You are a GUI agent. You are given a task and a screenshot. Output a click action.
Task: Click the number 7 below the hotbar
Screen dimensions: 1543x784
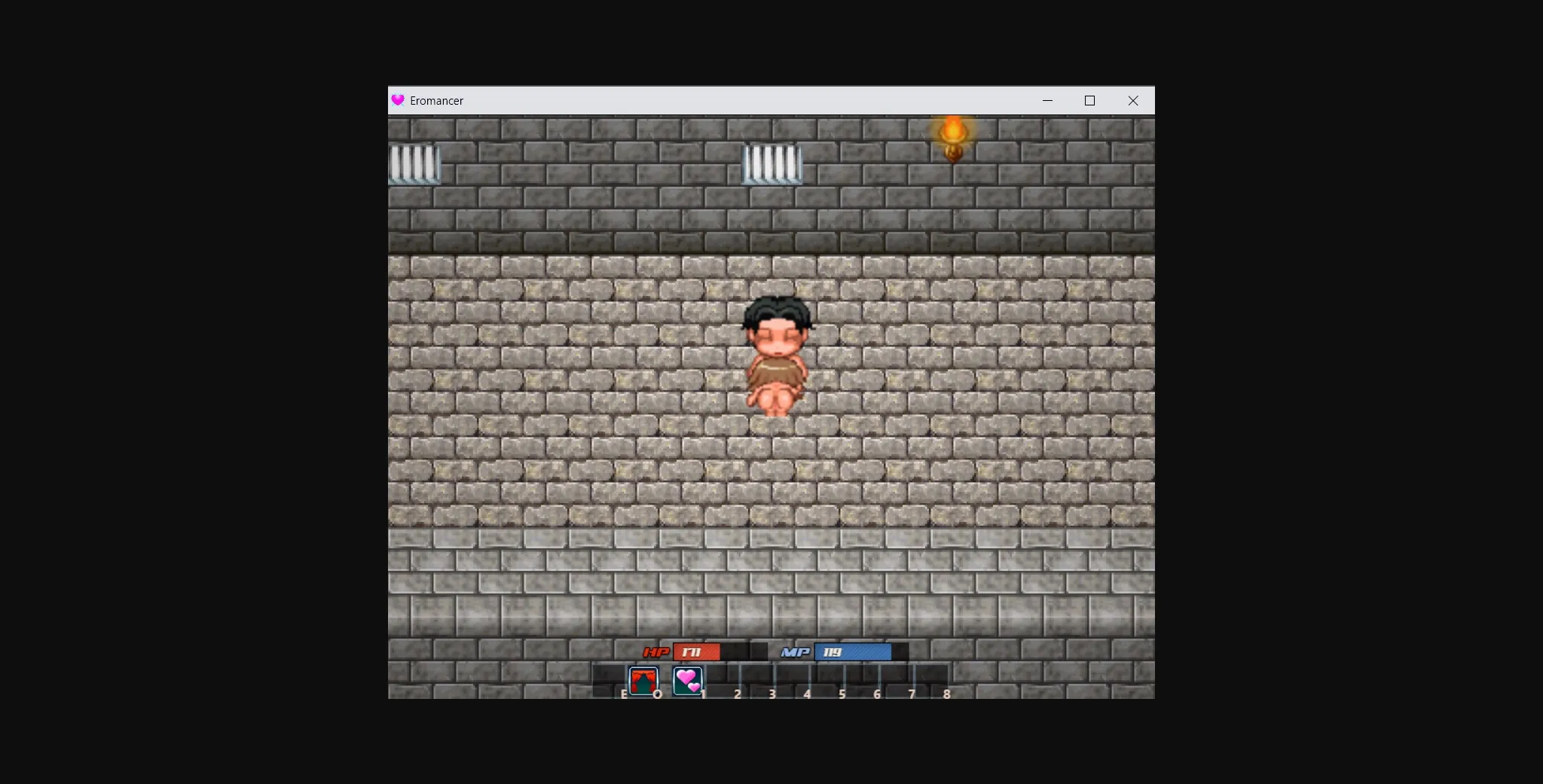click(912, 694)
